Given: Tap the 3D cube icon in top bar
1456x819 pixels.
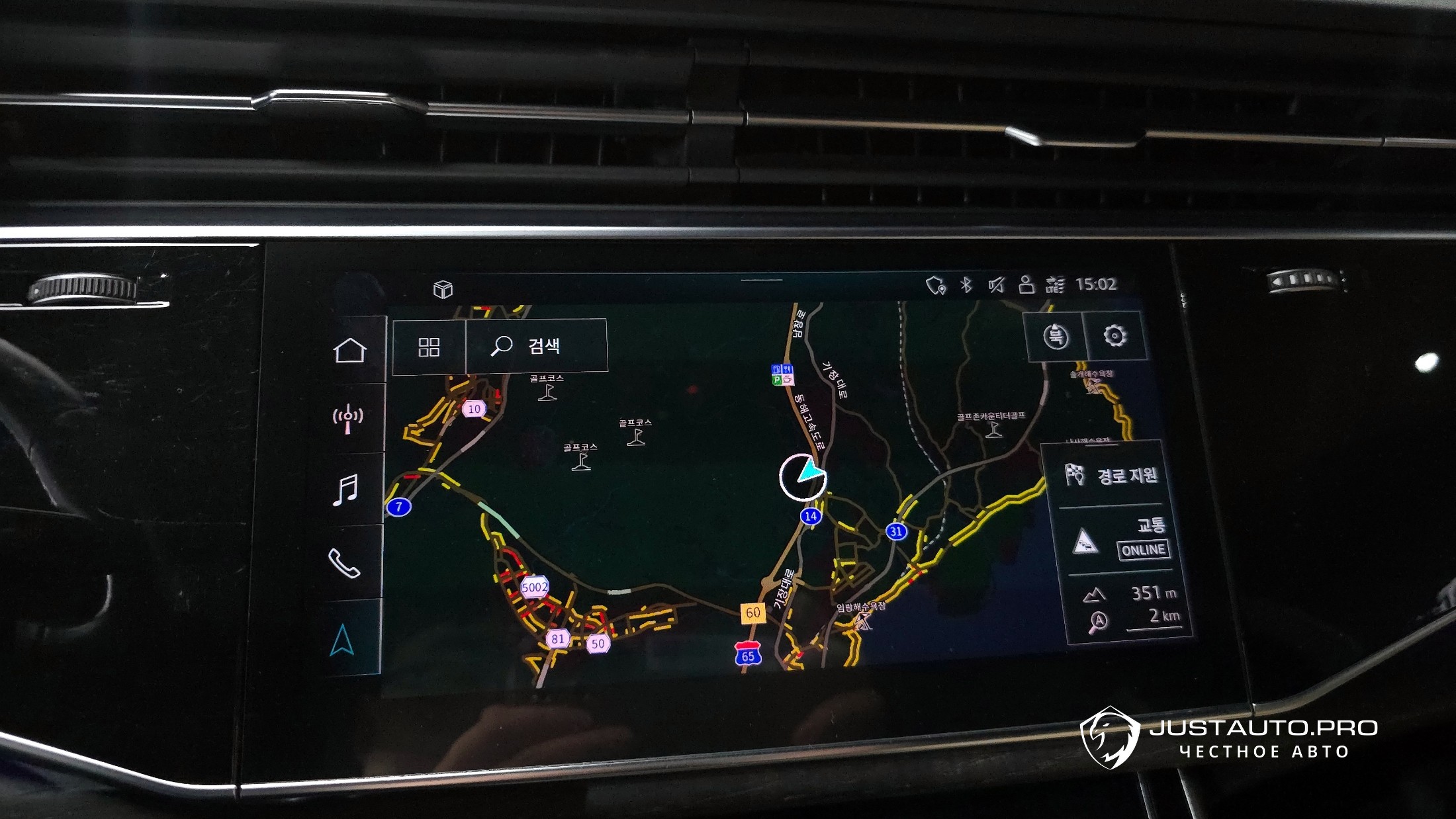Looking at the screenshot, I should coord(443,289).
